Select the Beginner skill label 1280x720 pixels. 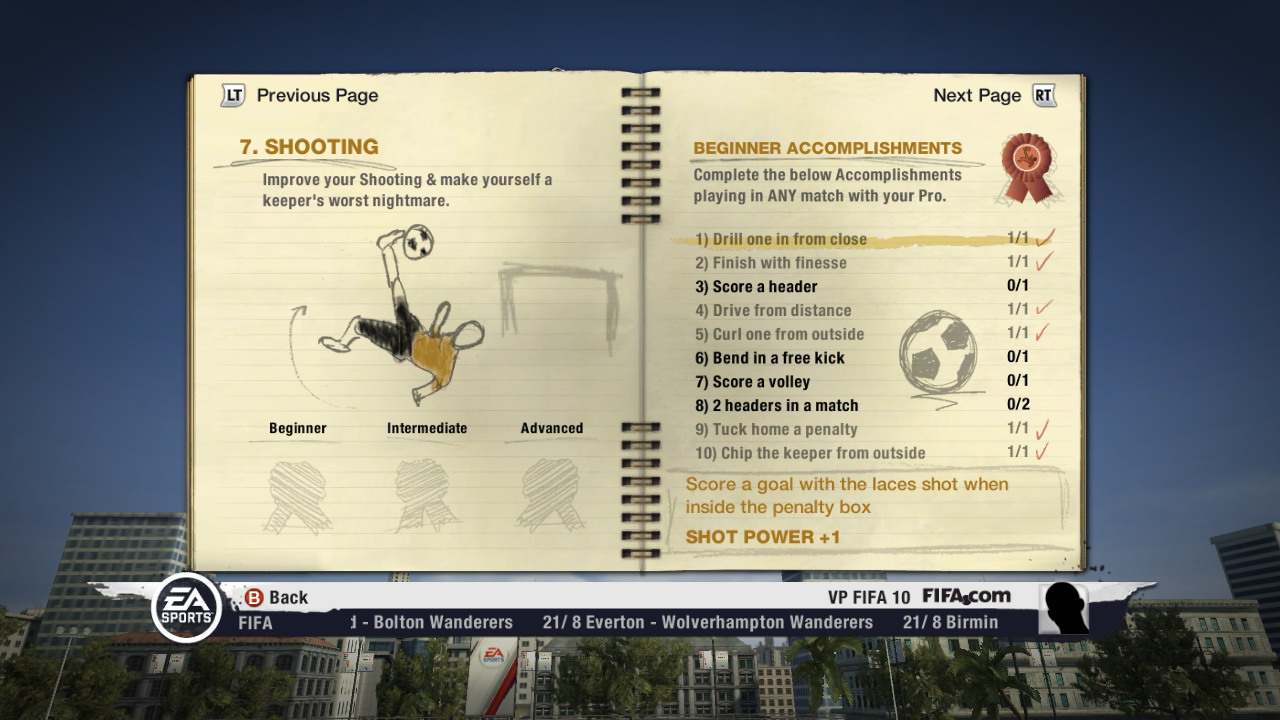(297, 427)
